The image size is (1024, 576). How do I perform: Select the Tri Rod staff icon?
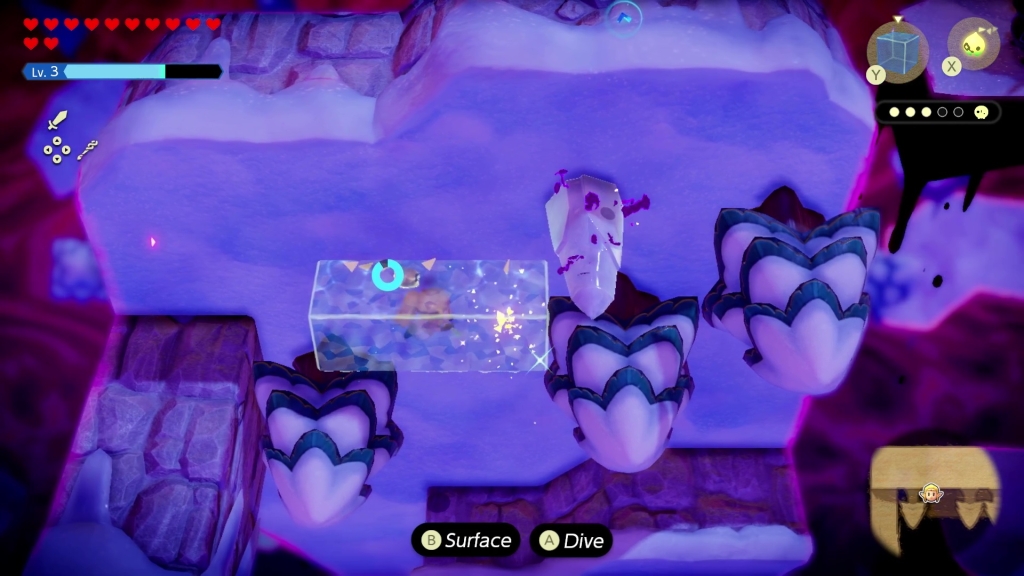click(88, 150)
